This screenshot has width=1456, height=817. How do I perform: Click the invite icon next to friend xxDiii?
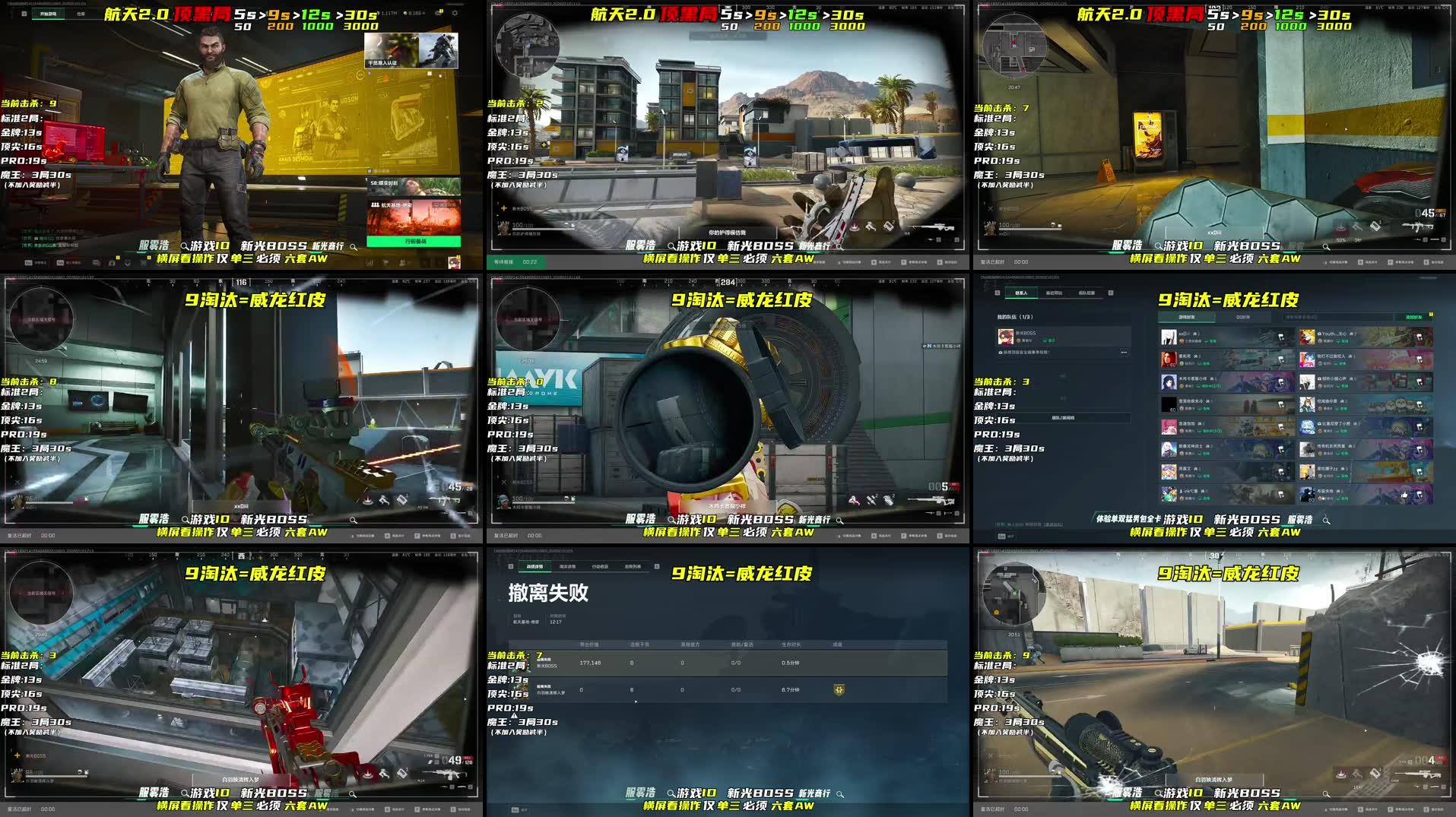point(1280,336)
